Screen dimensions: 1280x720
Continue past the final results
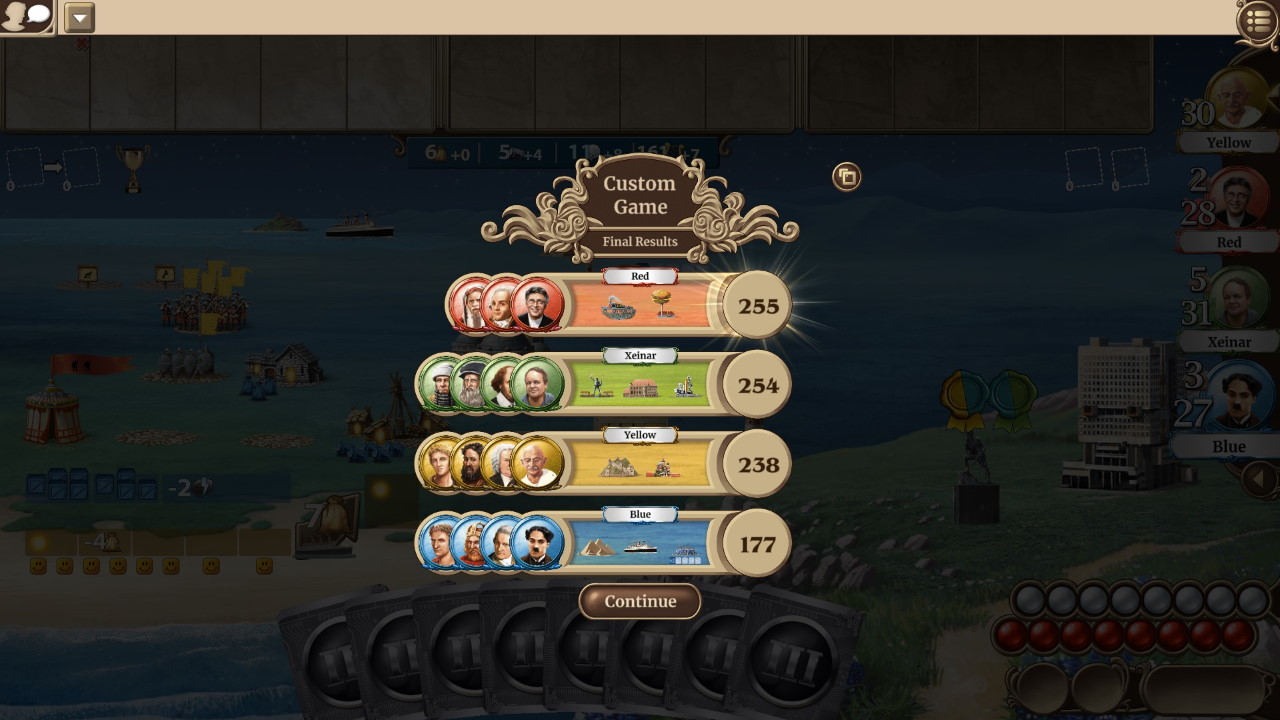coord(640,601)
